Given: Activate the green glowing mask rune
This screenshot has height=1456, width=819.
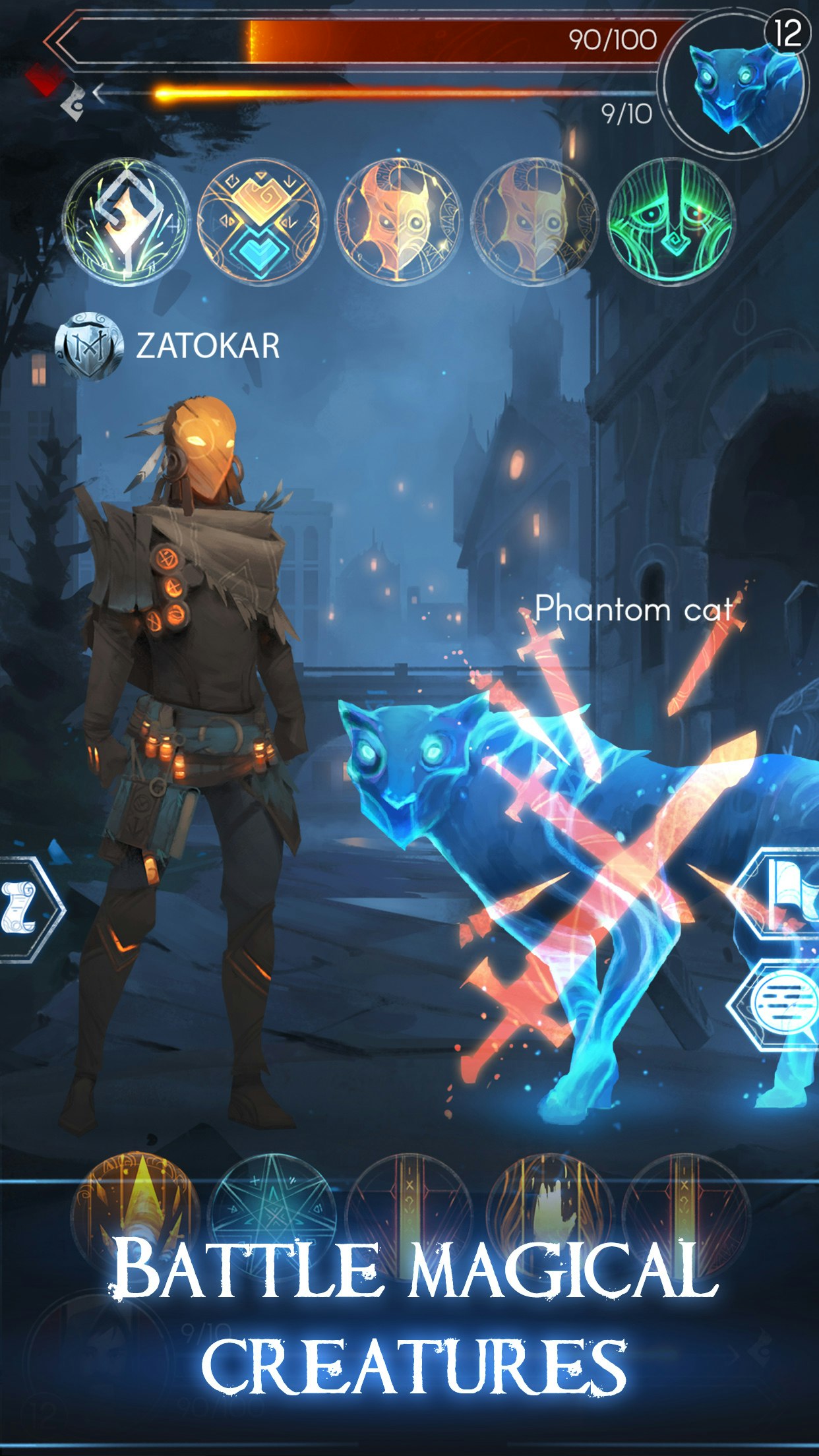Looking at the screenshot, I should [670, 222].
